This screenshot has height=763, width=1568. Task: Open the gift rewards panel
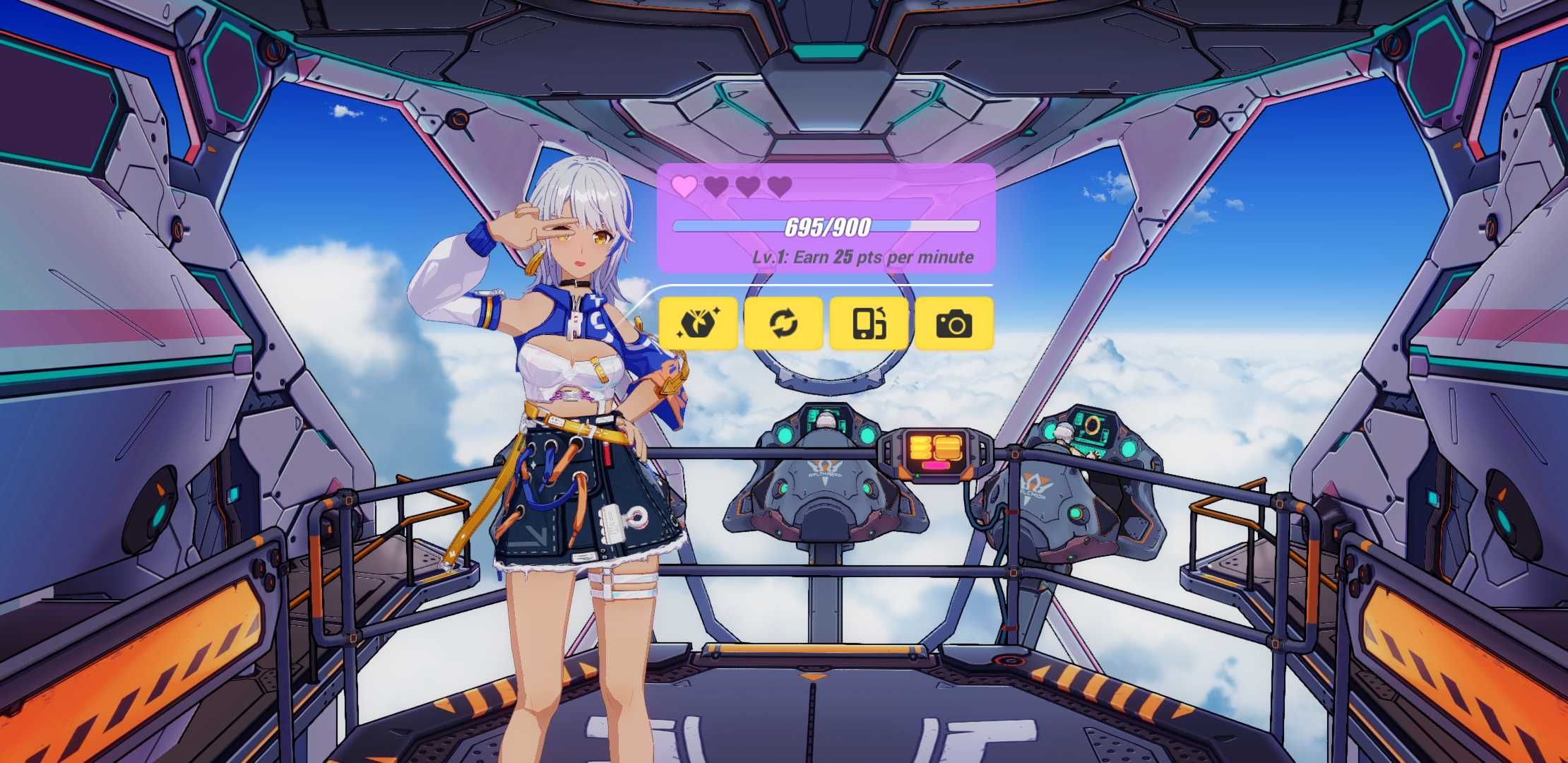pyautogui.click(x=698, y=324)
